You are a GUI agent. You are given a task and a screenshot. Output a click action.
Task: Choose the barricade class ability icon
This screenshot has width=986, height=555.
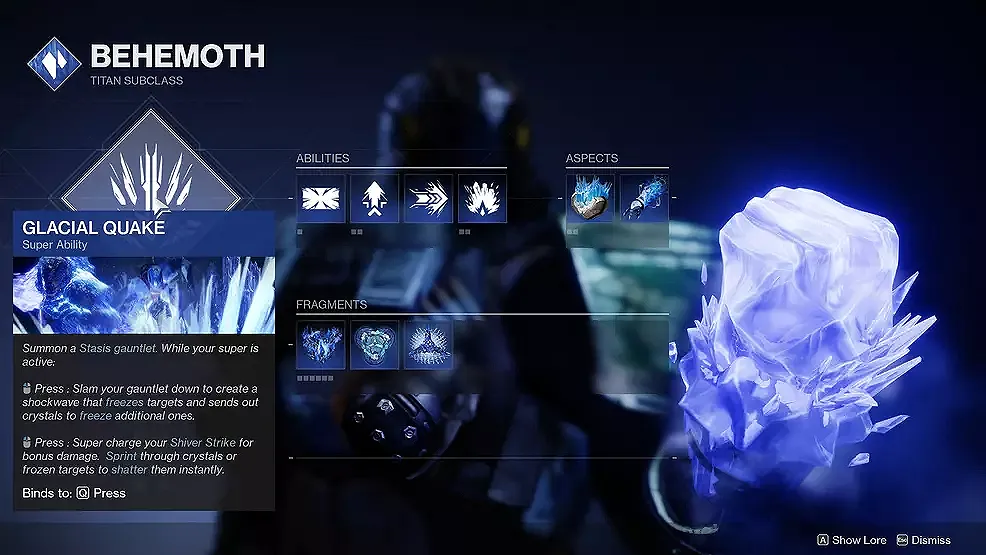click(321, 198)
